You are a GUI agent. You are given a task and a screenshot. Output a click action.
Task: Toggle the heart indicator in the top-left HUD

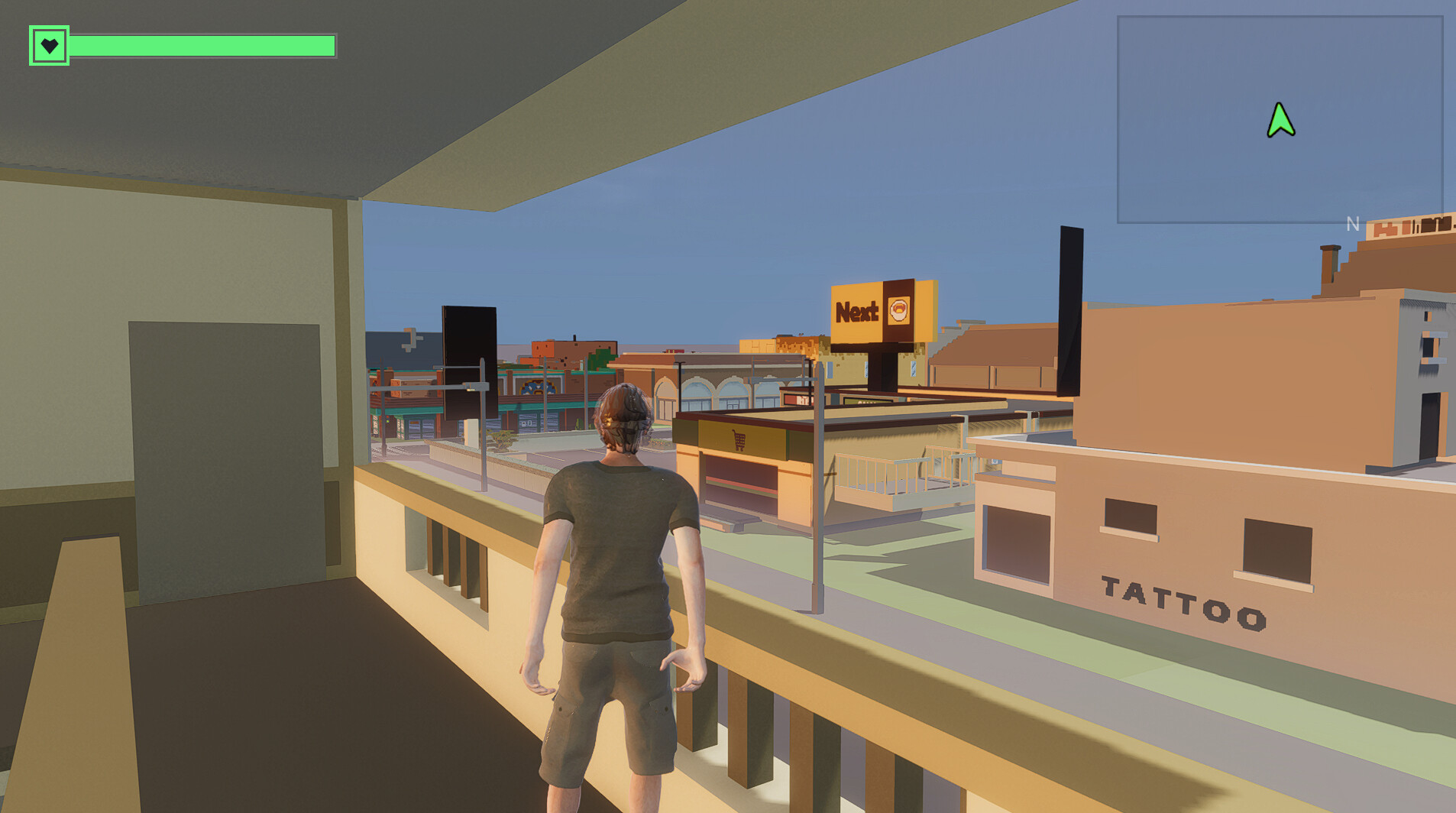tap(49, 46)
